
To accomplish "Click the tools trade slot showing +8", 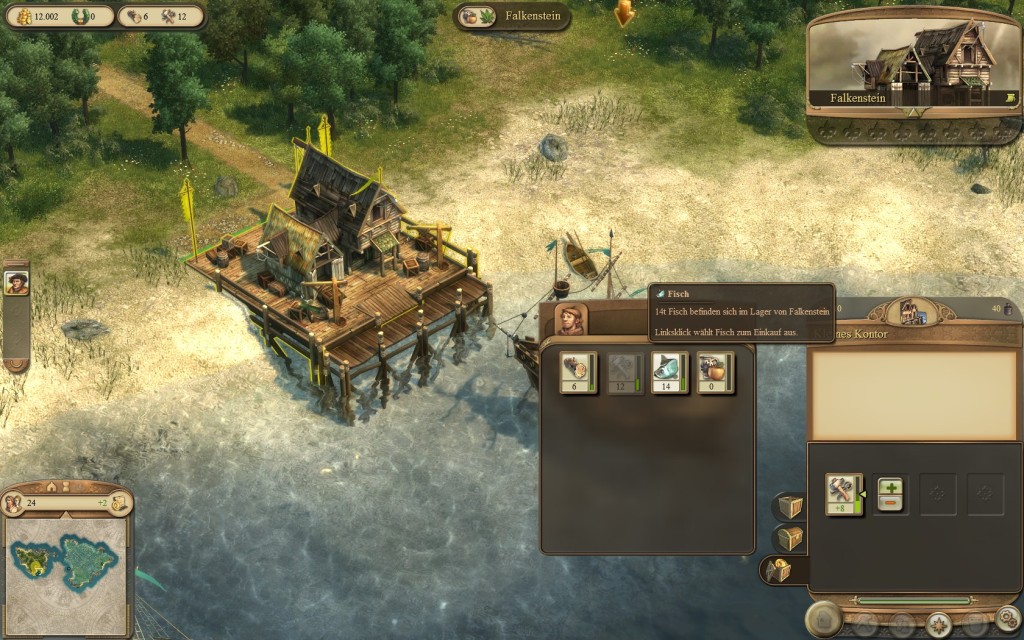I will click(844, 494).
